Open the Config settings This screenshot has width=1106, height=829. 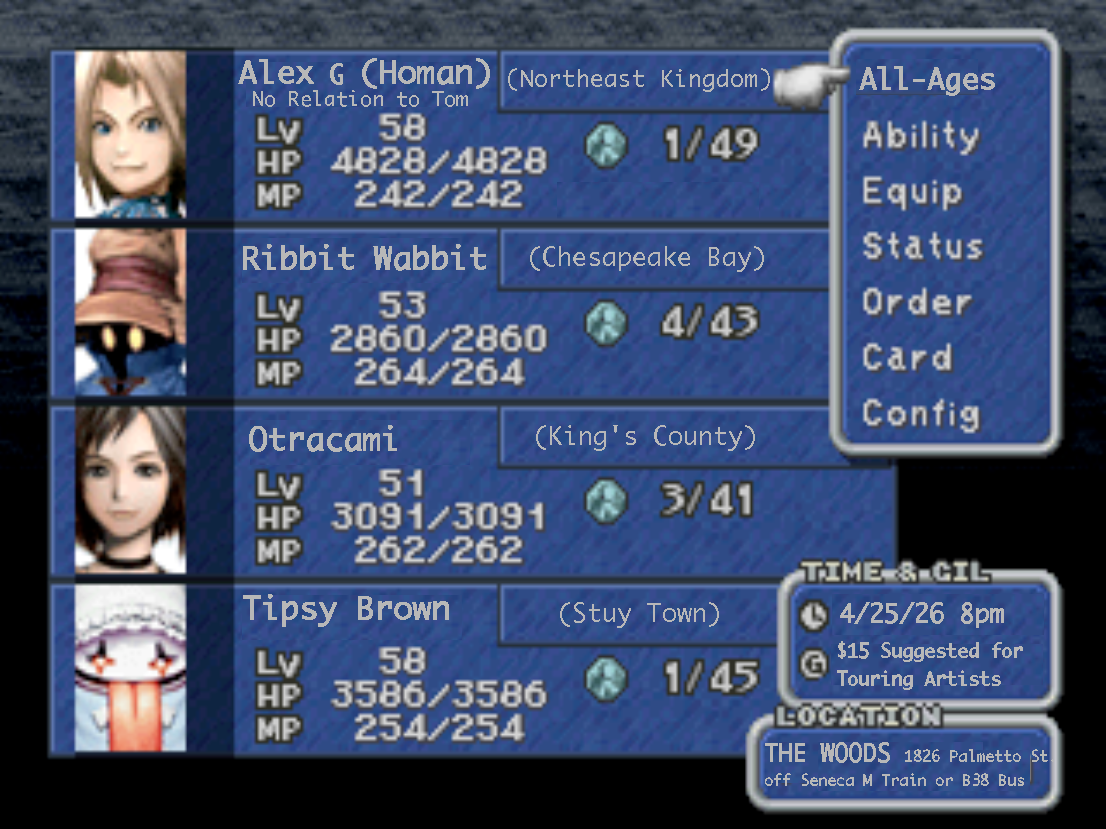point(920,412)
